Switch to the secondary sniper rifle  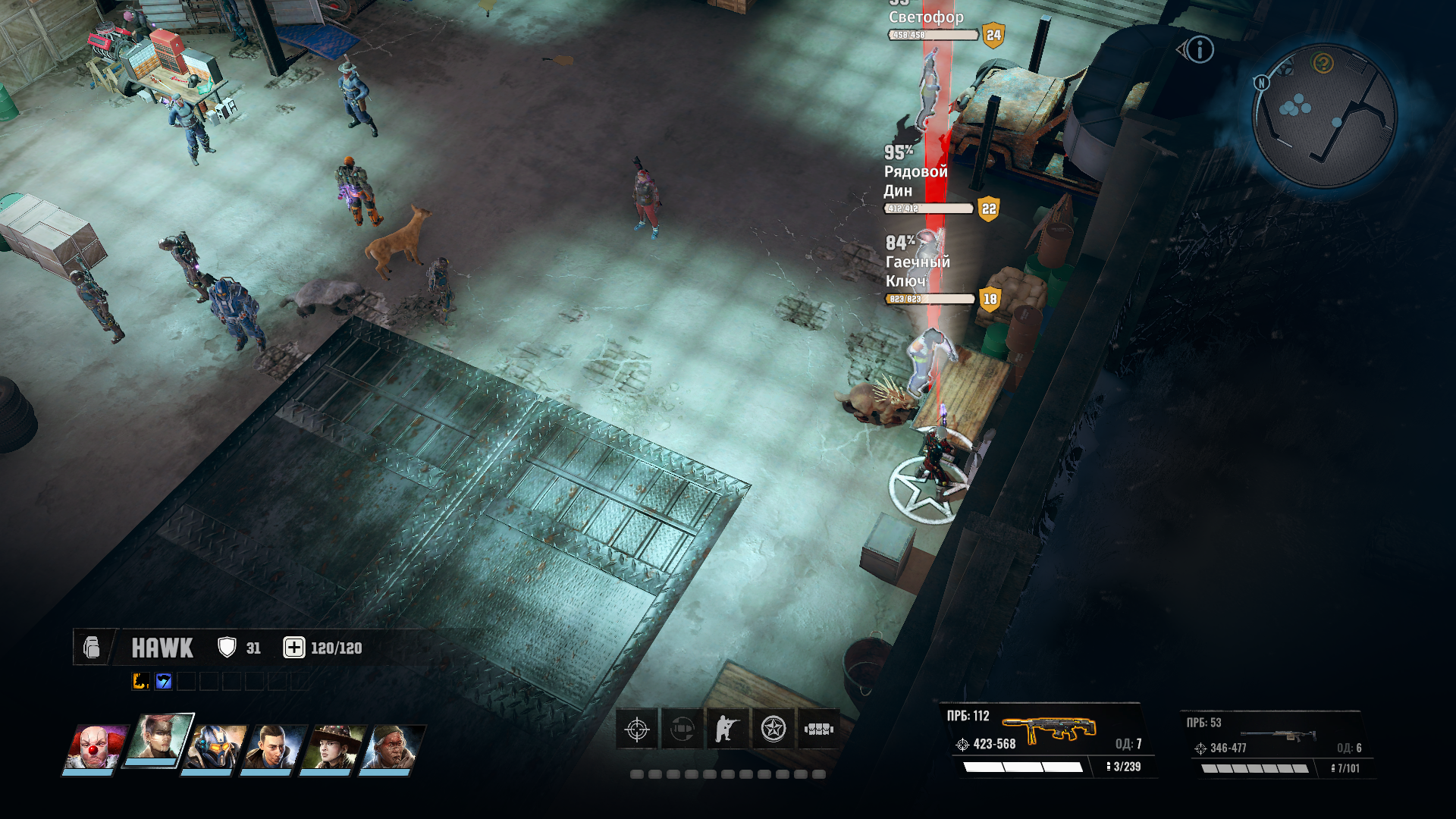(x=1278, y=735)
